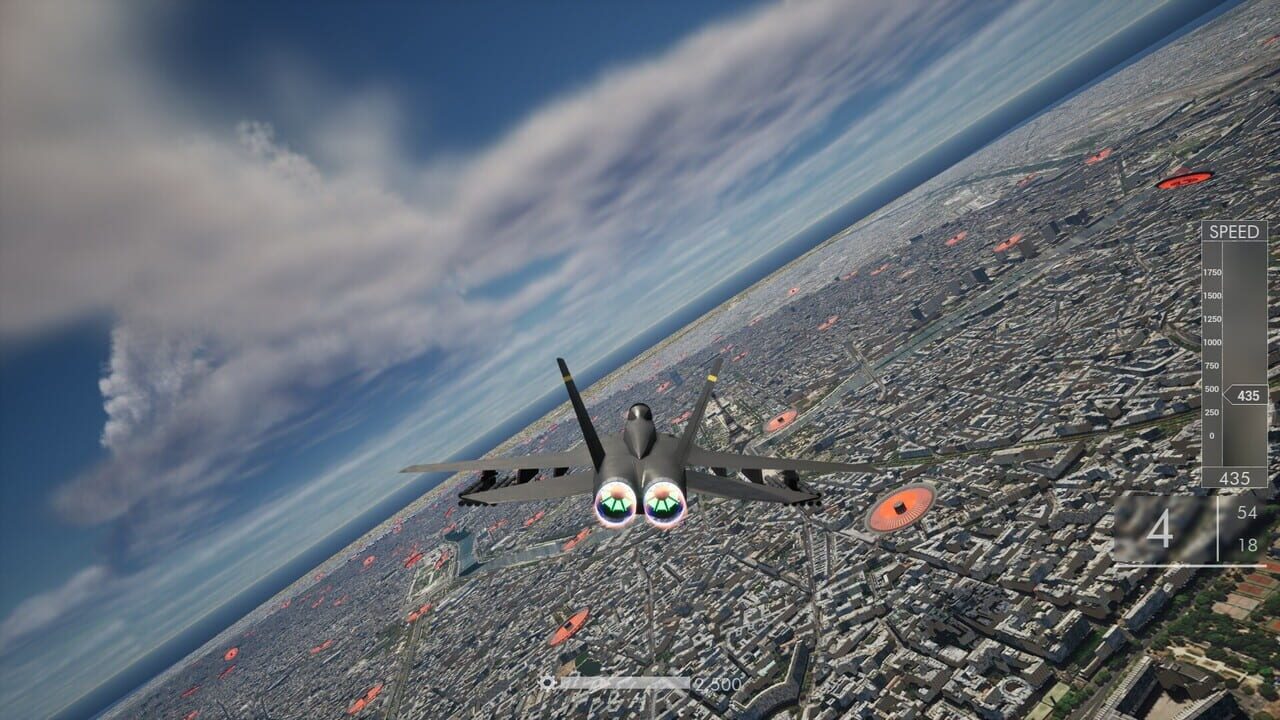Click the horizontal progress bar at the screen bottom
Image resolution: width=1280 pixels, height=720 pixels.
[625, 682]
